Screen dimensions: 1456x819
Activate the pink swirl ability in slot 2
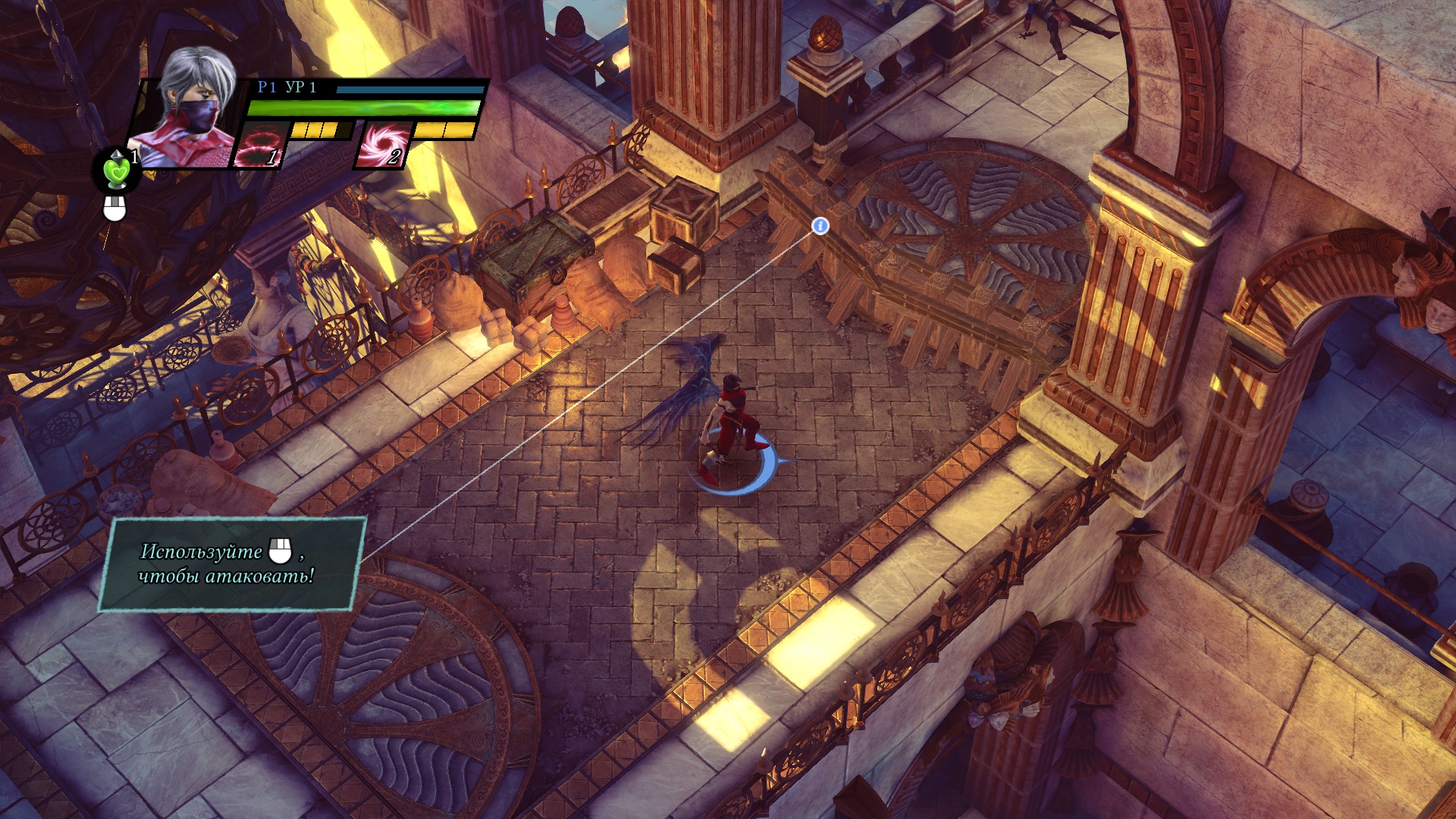point(382,145)
